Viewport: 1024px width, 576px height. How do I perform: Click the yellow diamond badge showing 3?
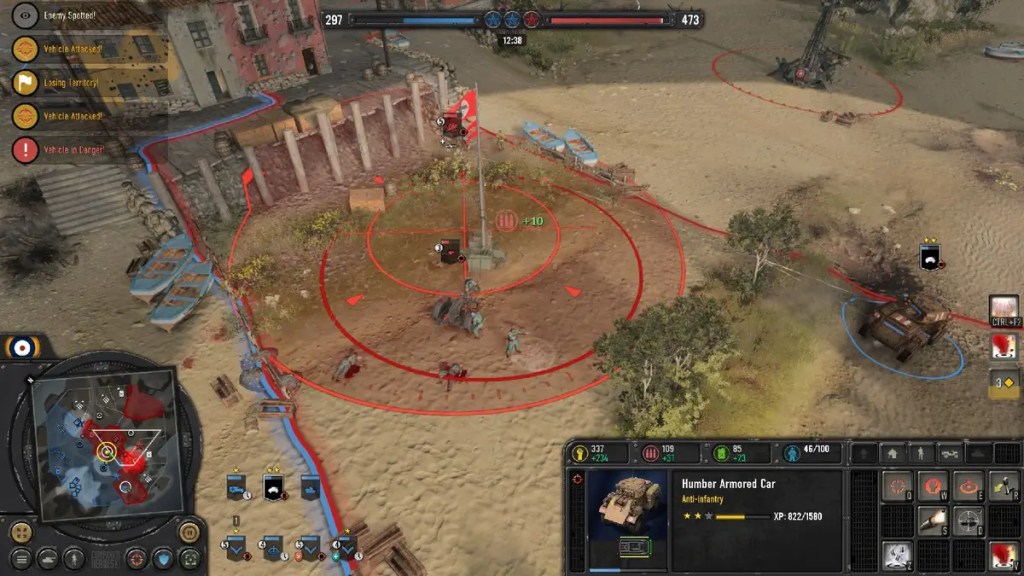pyautogui.click(x=1003, y=382)
